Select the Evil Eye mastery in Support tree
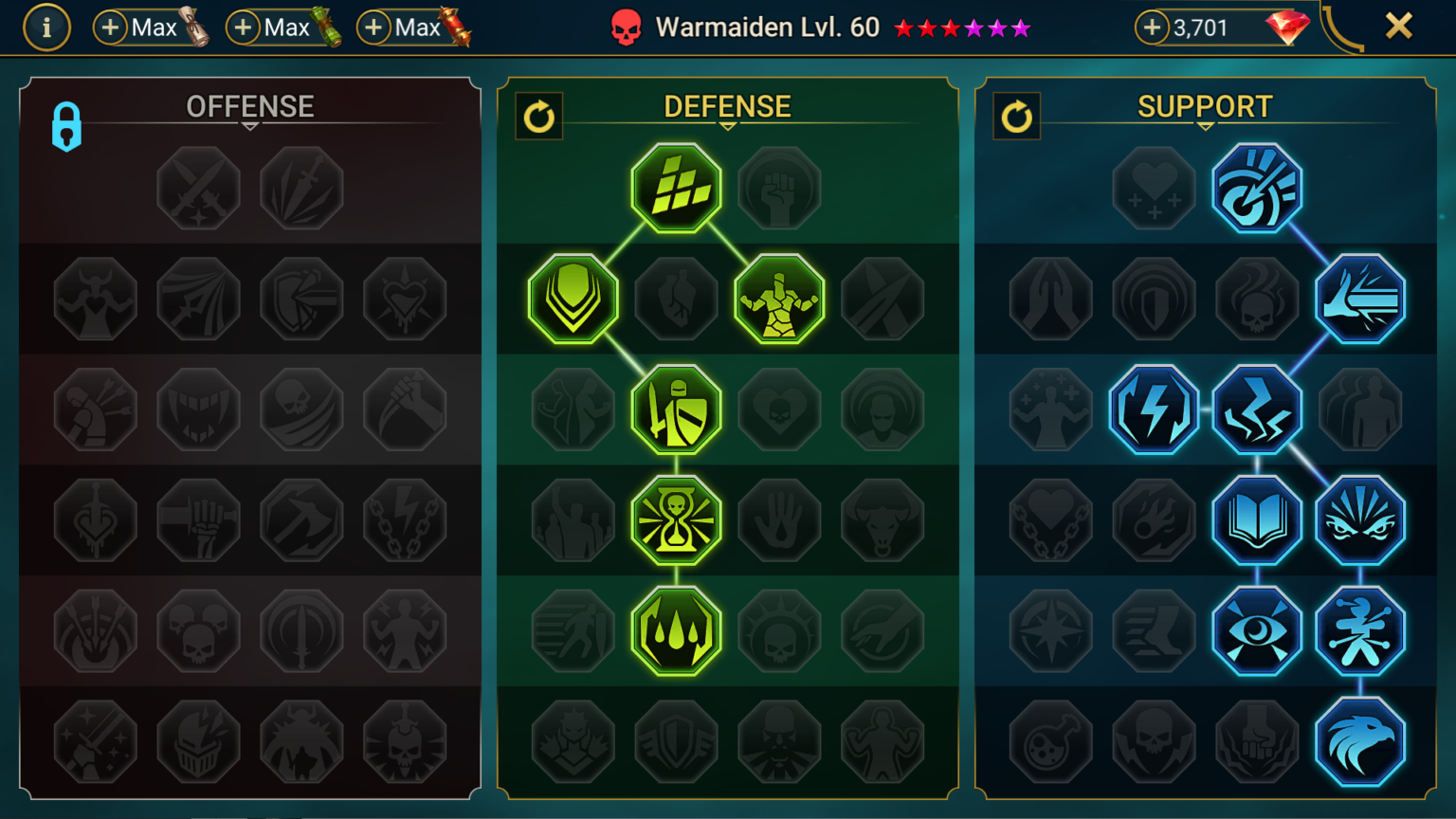Image resolution: width=1456 pixels, height=819 pixels. tap(1258, 631)
